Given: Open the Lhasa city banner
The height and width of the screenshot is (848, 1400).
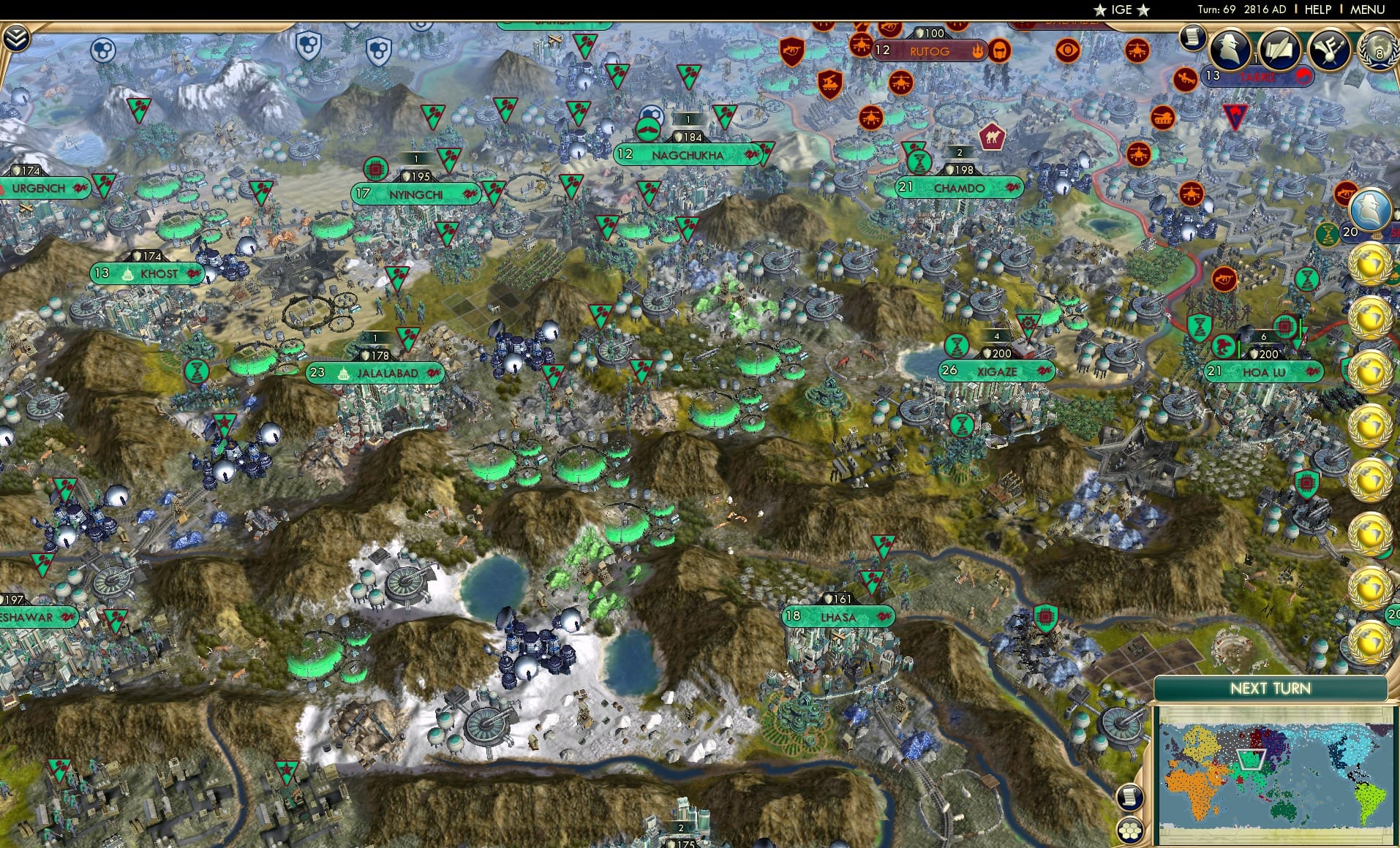Looking at the screenshot, I should (x=841, y=617).
